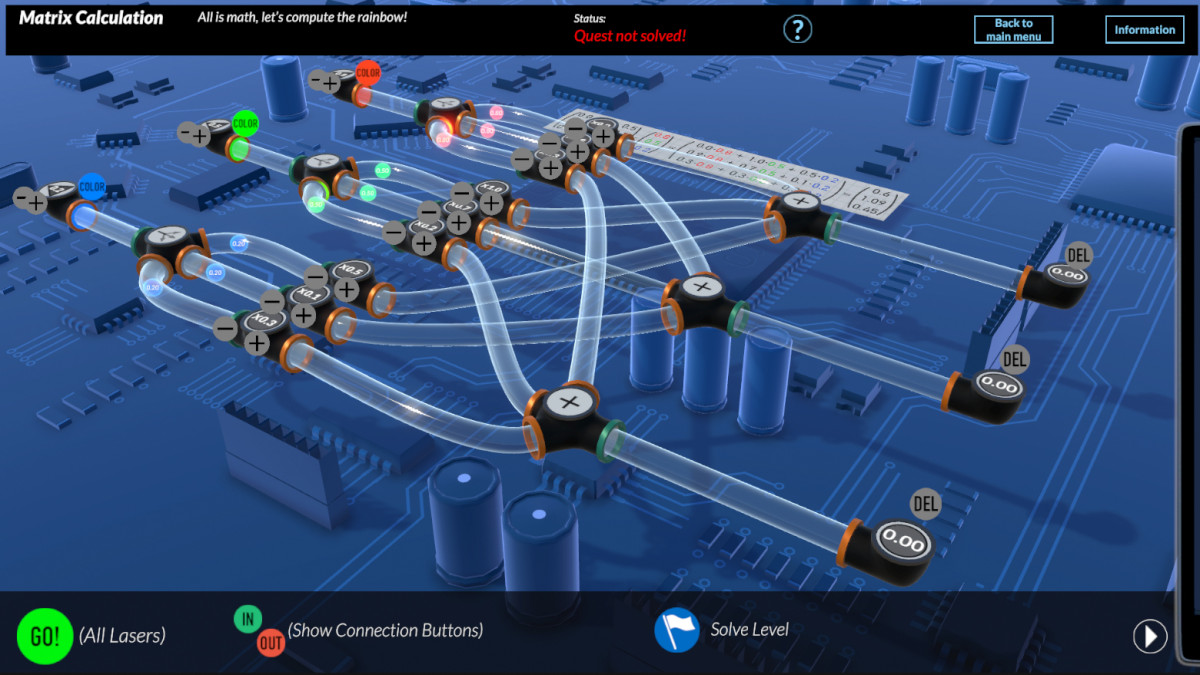This screenshot has width=1200, height=675.
Task: Click the Solve Level flag button
Action: tap(676, 630)
